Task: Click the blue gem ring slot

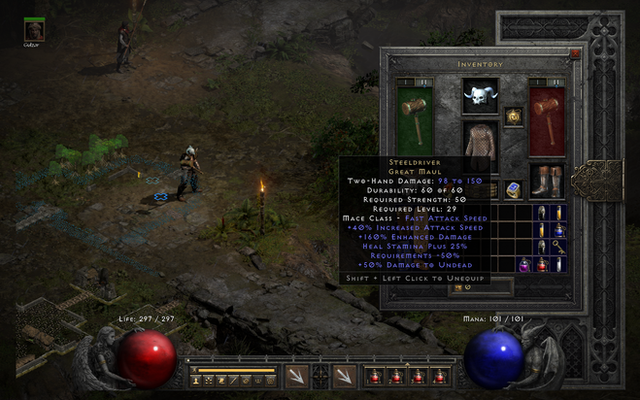Action: click(514, 190)
